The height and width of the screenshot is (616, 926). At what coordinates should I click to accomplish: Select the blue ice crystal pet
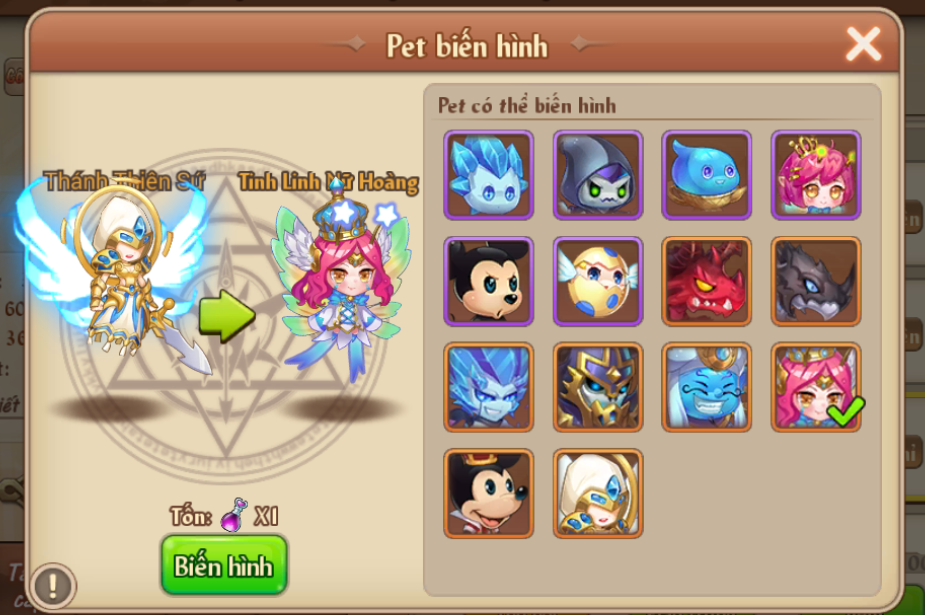coord(489,175)
